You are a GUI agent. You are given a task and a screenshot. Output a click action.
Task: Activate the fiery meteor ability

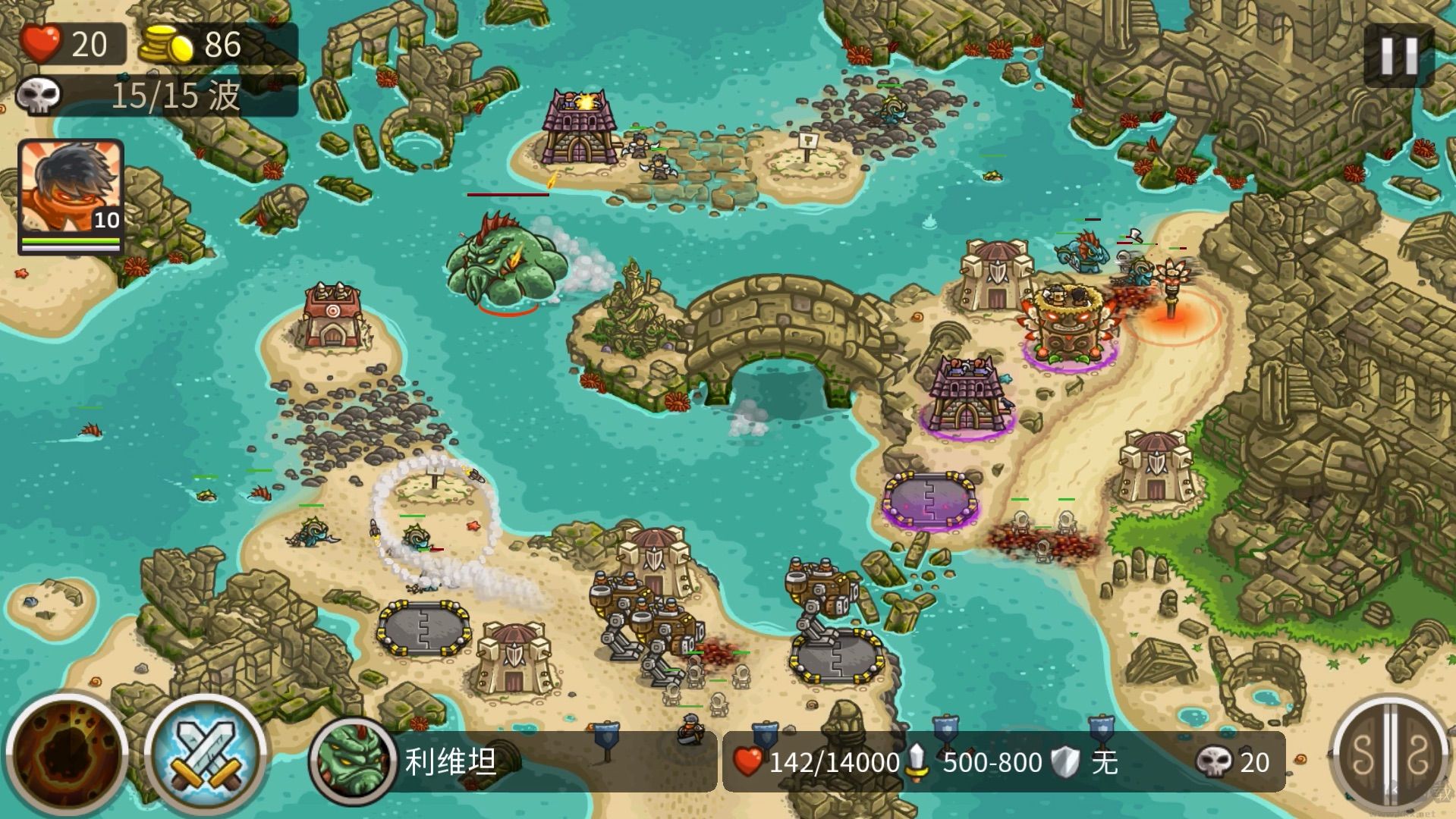pyautogui.click(x=66, y=755)
